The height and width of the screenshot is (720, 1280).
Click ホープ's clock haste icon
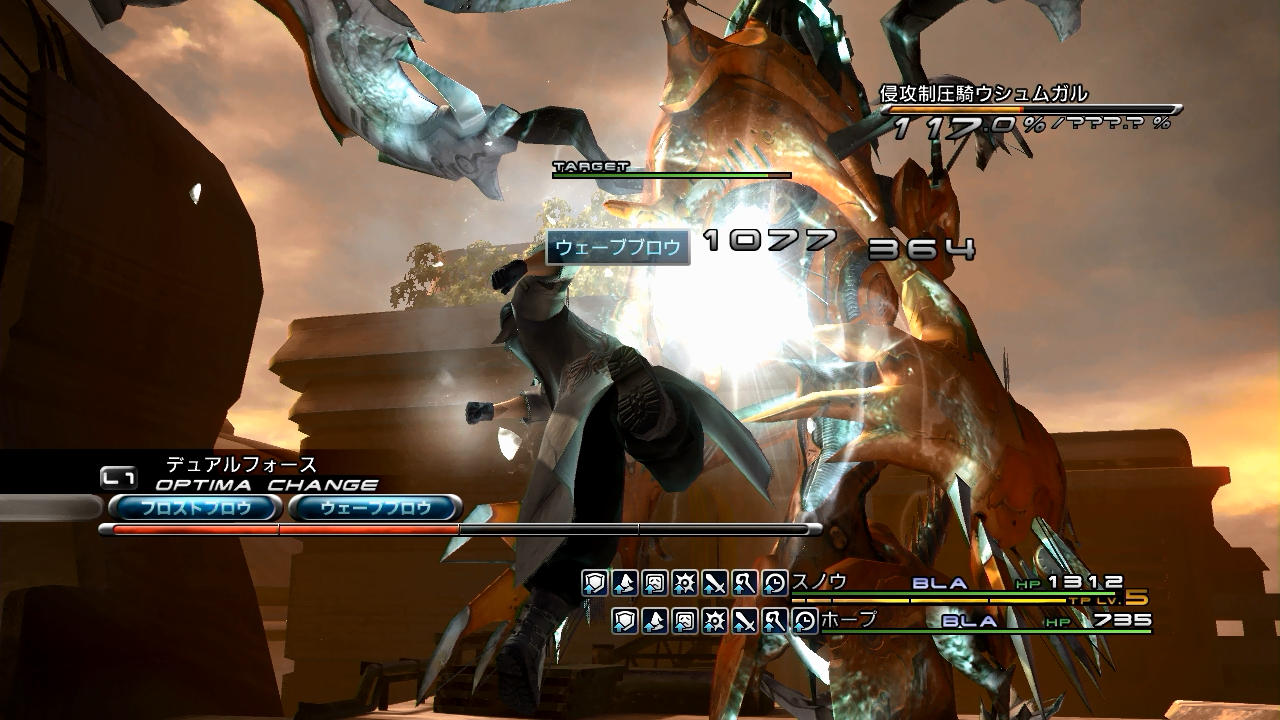pyautogui.click(x=805, y=621)
